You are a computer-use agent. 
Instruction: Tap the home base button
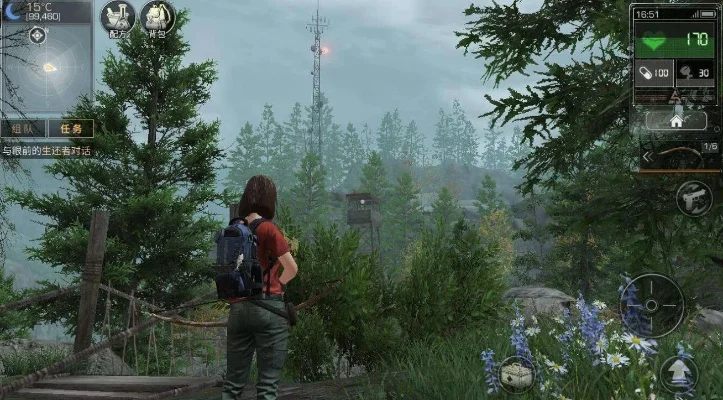click(675, 120)
